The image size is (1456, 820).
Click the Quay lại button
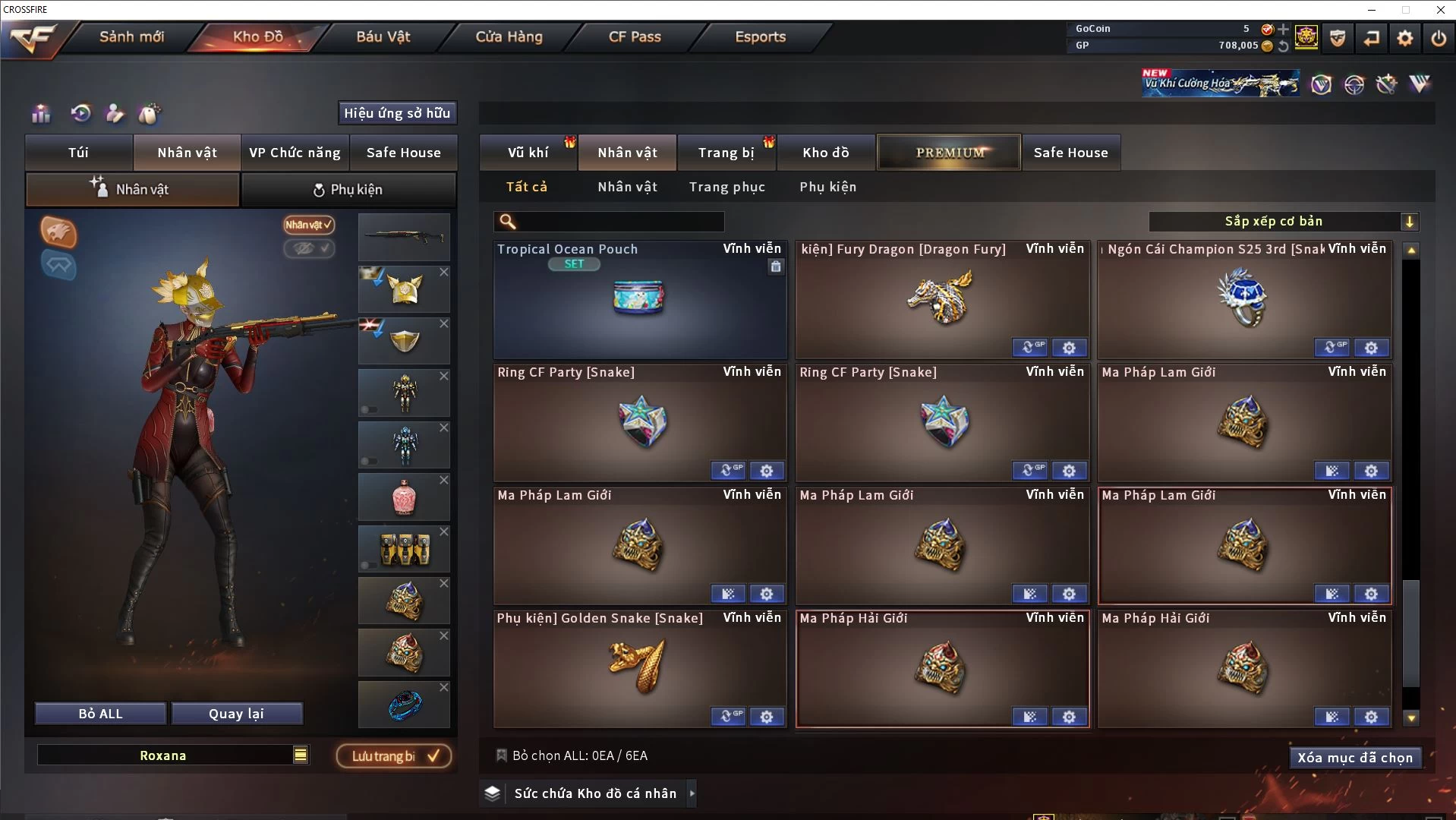236,714
